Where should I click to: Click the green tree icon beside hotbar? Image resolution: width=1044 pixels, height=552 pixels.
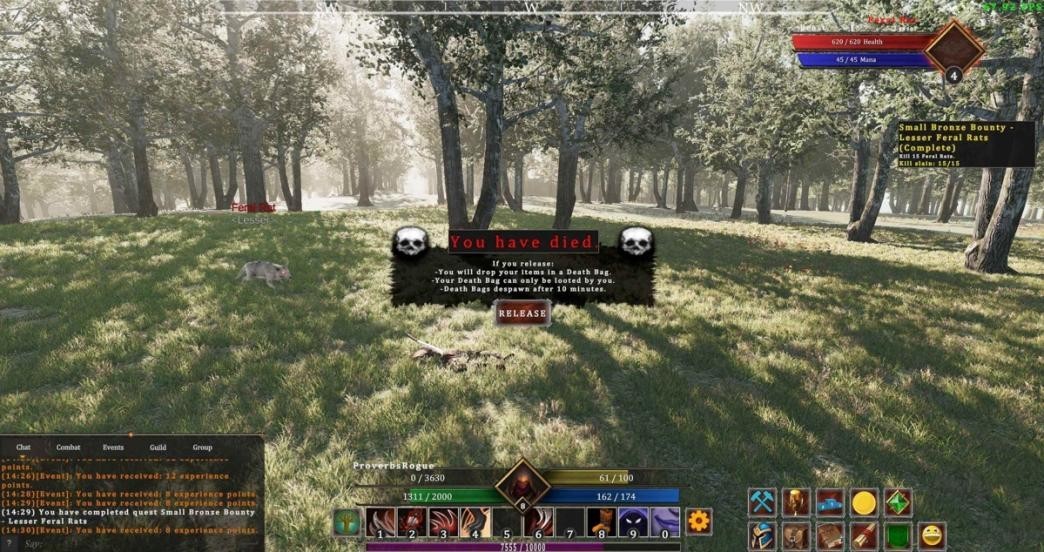(x=346, y=522)
